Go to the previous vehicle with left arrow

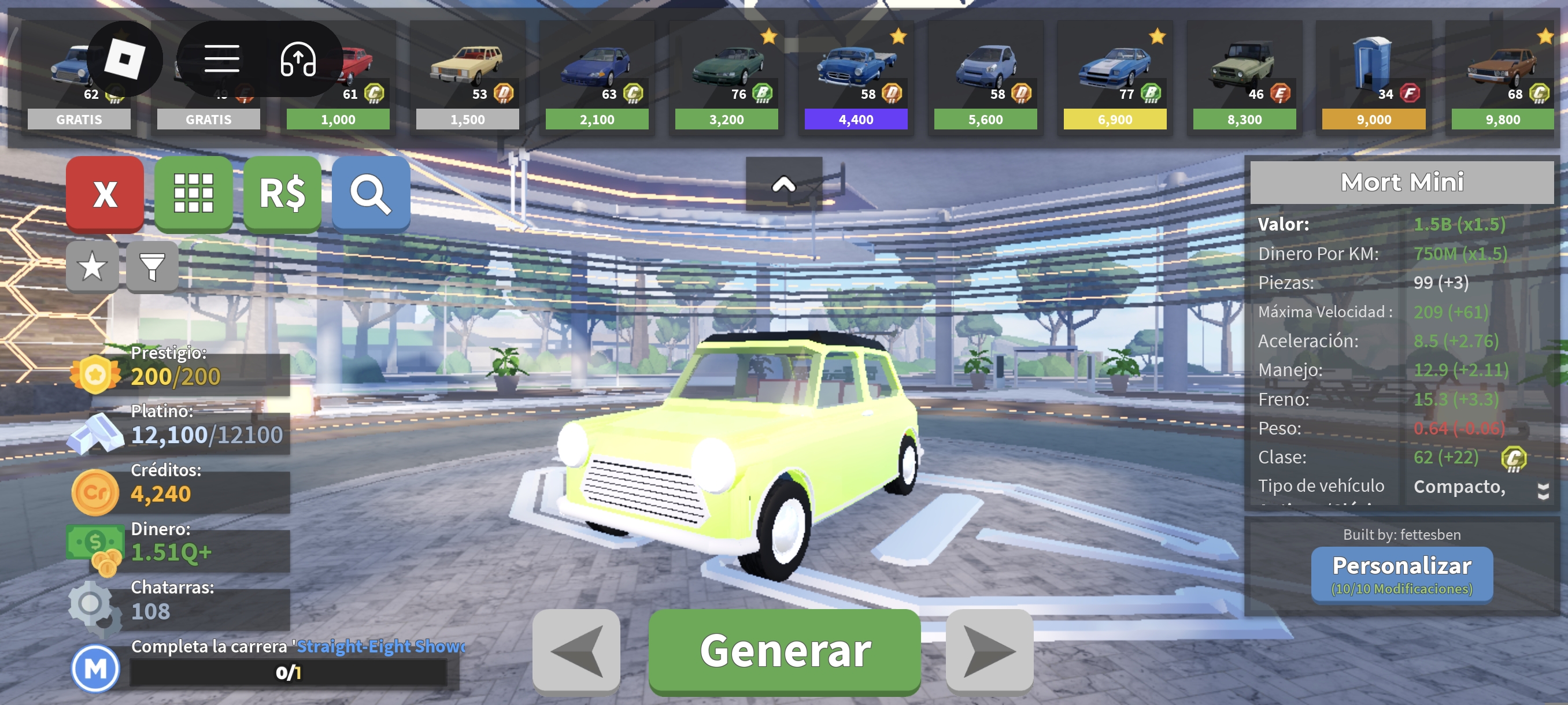coord(576,651)
